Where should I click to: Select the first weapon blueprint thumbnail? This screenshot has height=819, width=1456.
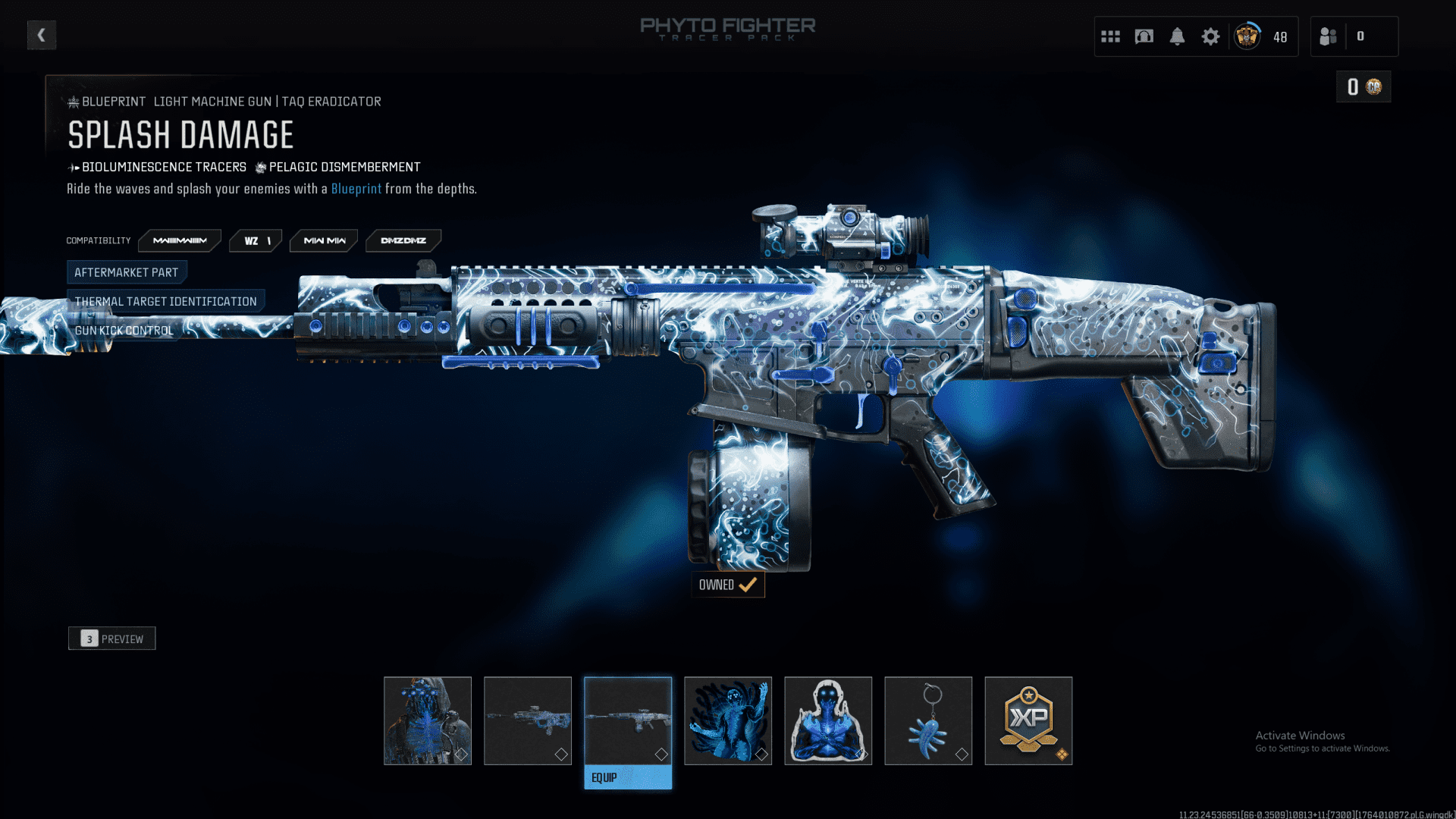click(528, 720)
